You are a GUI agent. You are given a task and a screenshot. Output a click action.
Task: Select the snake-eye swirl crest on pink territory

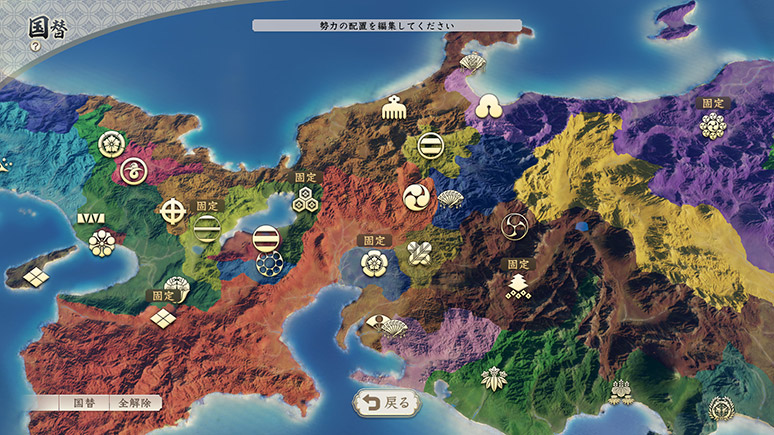click(131, 172)
